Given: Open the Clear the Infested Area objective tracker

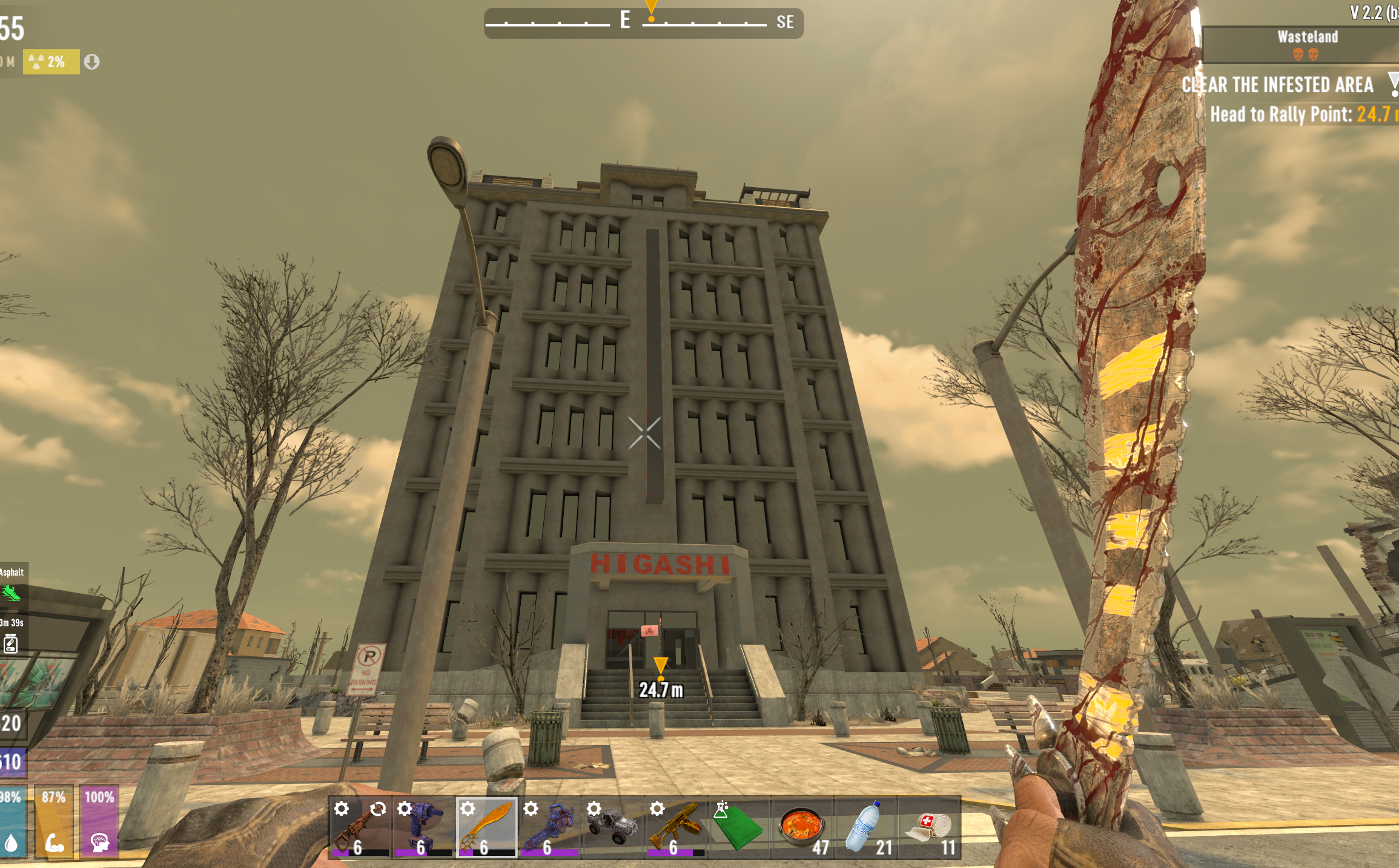Looking at the screenshot, I should 1278,85.
